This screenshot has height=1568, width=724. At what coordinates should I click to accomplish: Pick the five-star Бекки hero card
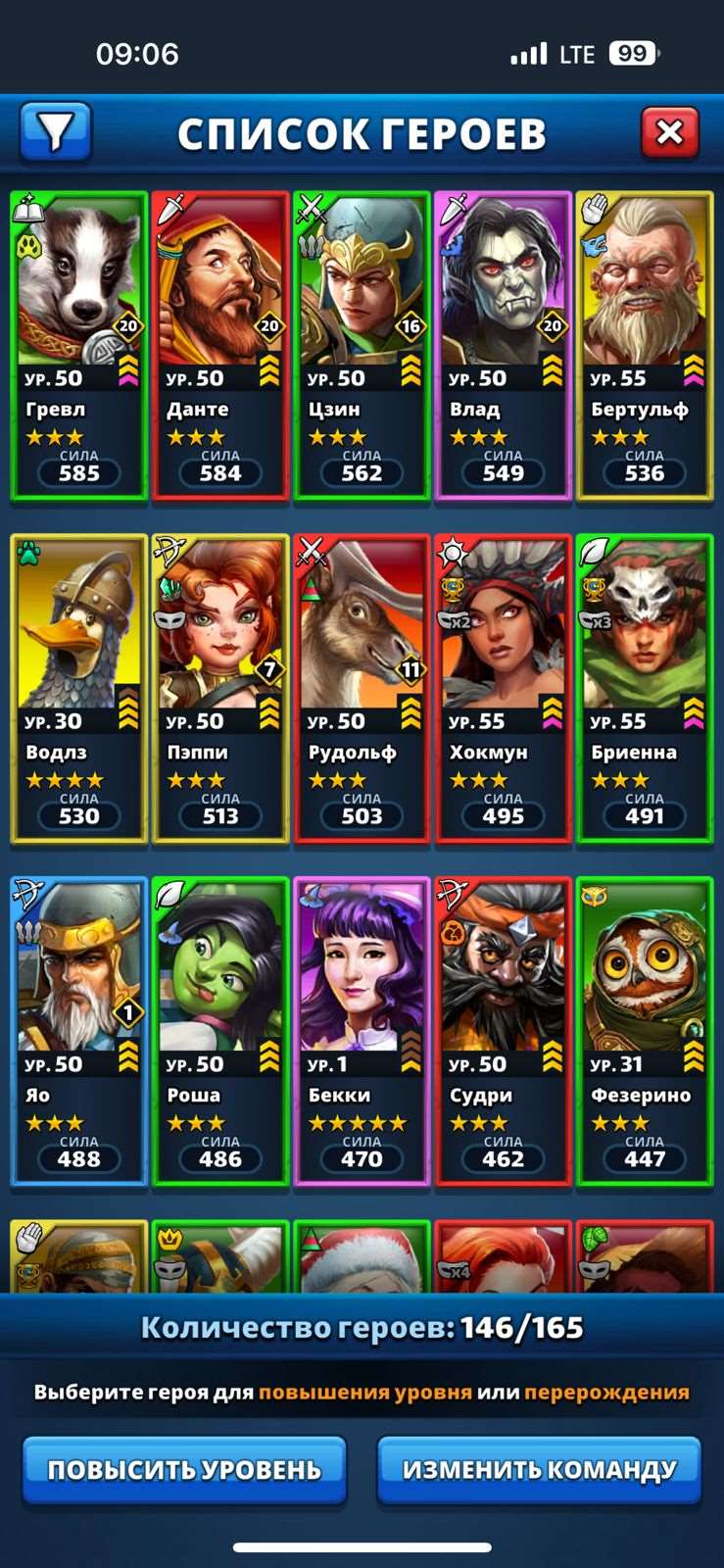click(362, 1032)
